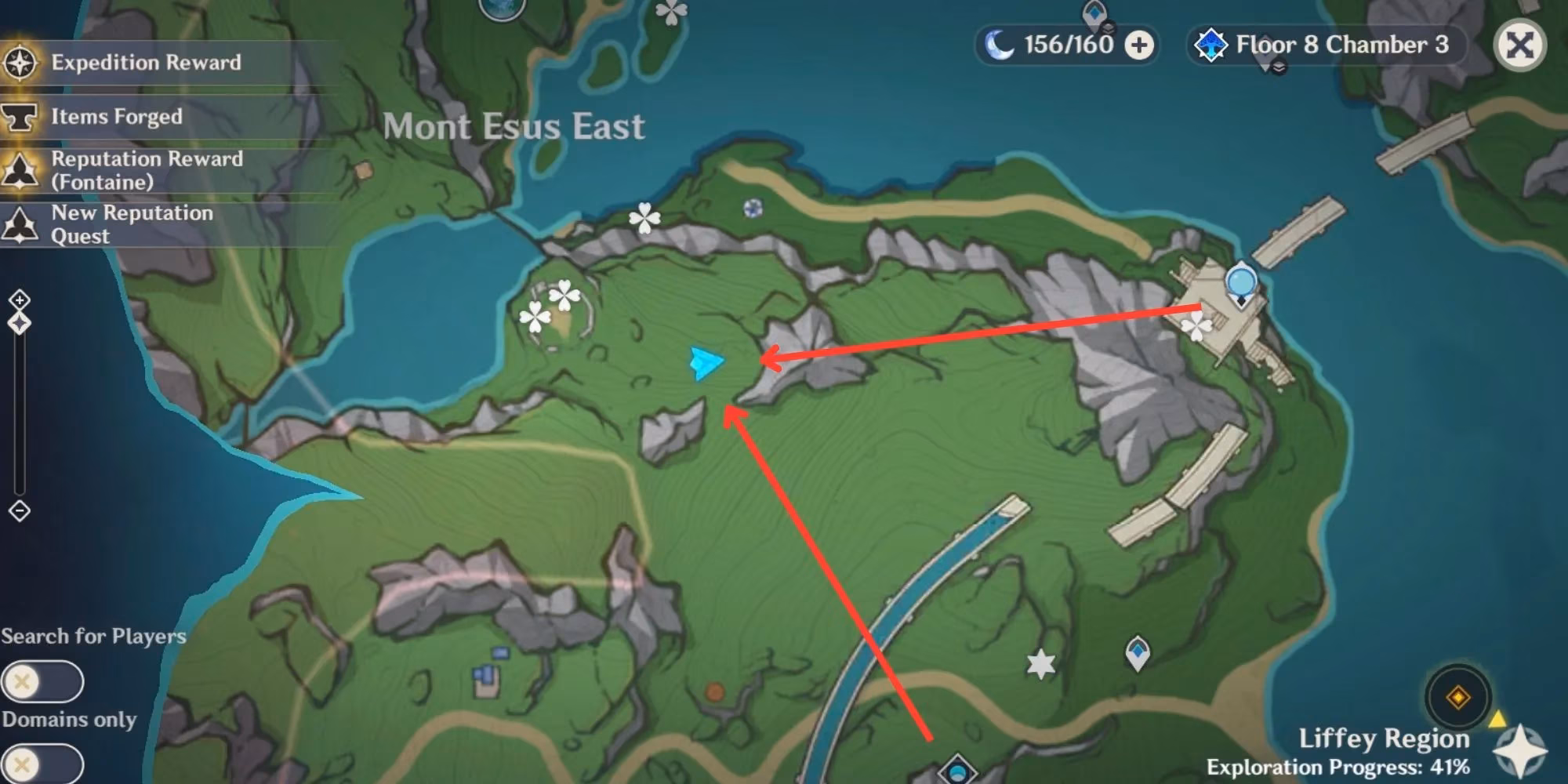Select the Expedition Reward notification
Screen dimensions: 1568x784
(146, 63)
